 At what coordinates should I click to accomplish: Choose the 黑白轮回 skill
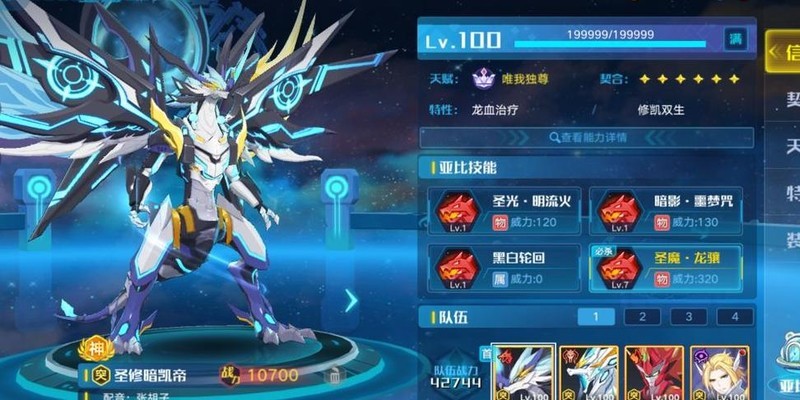(x=503, y=267)
